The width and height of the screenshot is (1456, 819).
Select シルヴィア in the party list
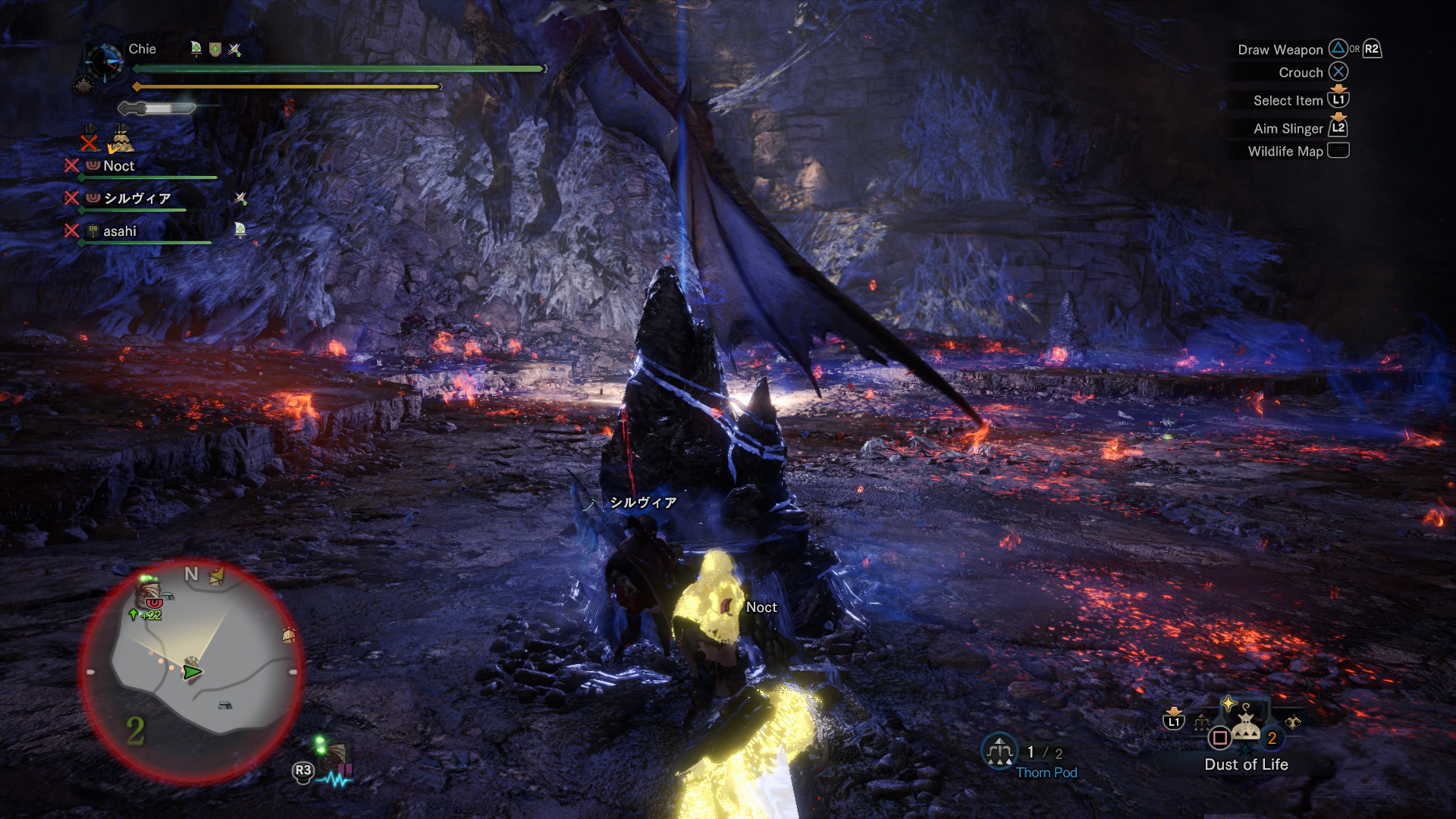pos(137,199)
